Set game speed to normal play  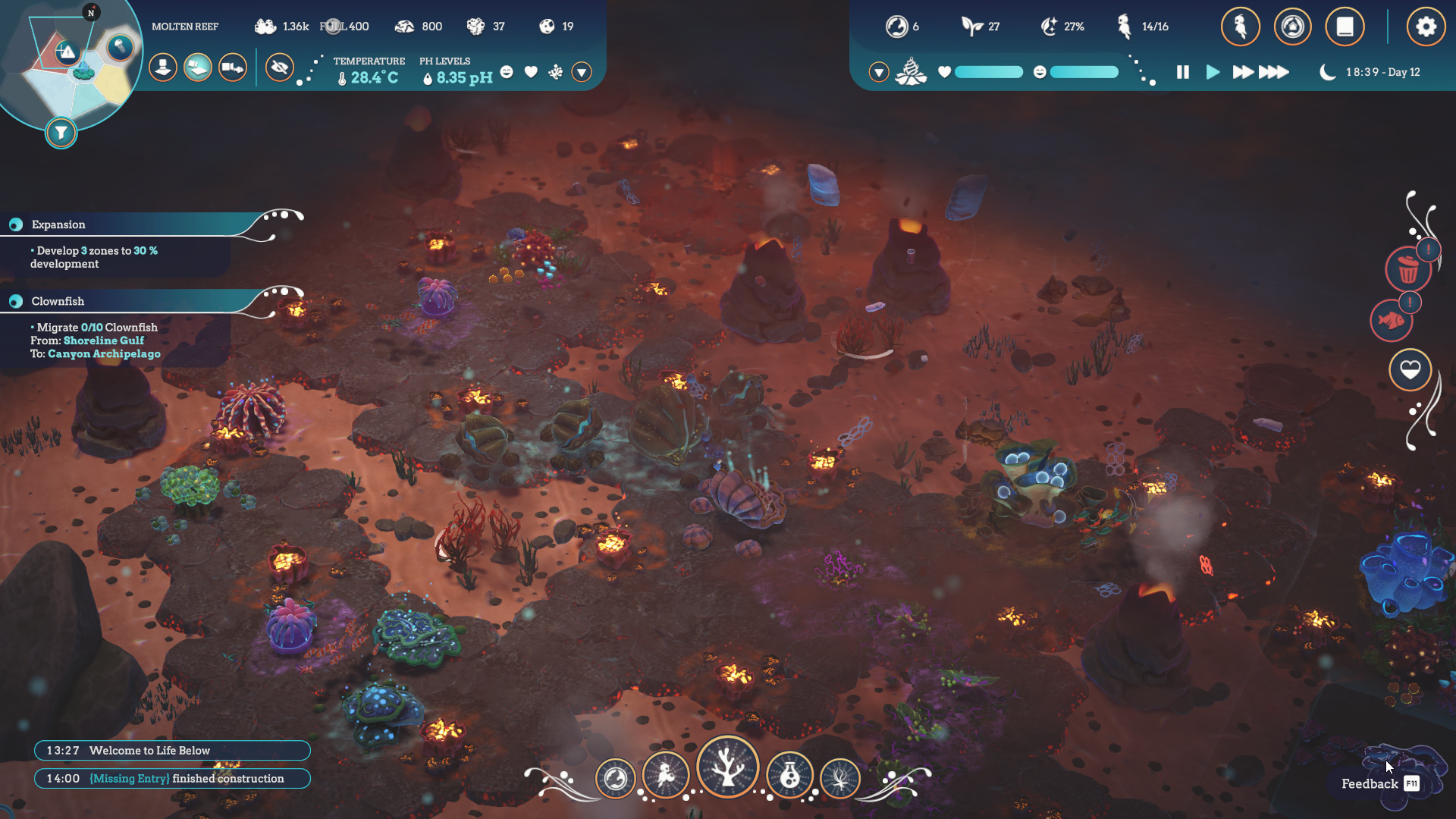[1213, 72]
